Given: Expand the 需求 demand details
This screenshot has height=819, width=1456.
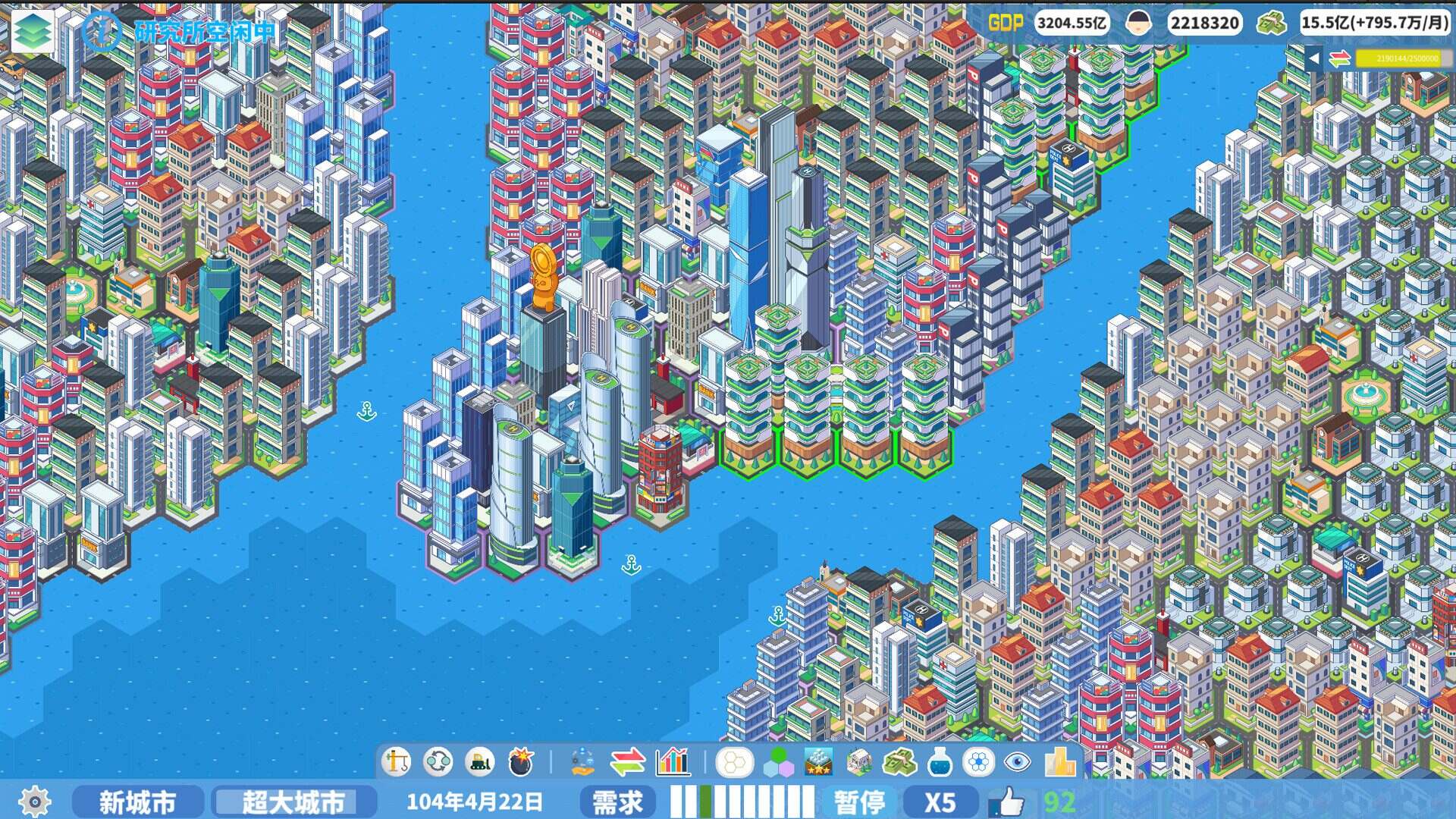Looking at the screenshot, I should tap(618, 801).
